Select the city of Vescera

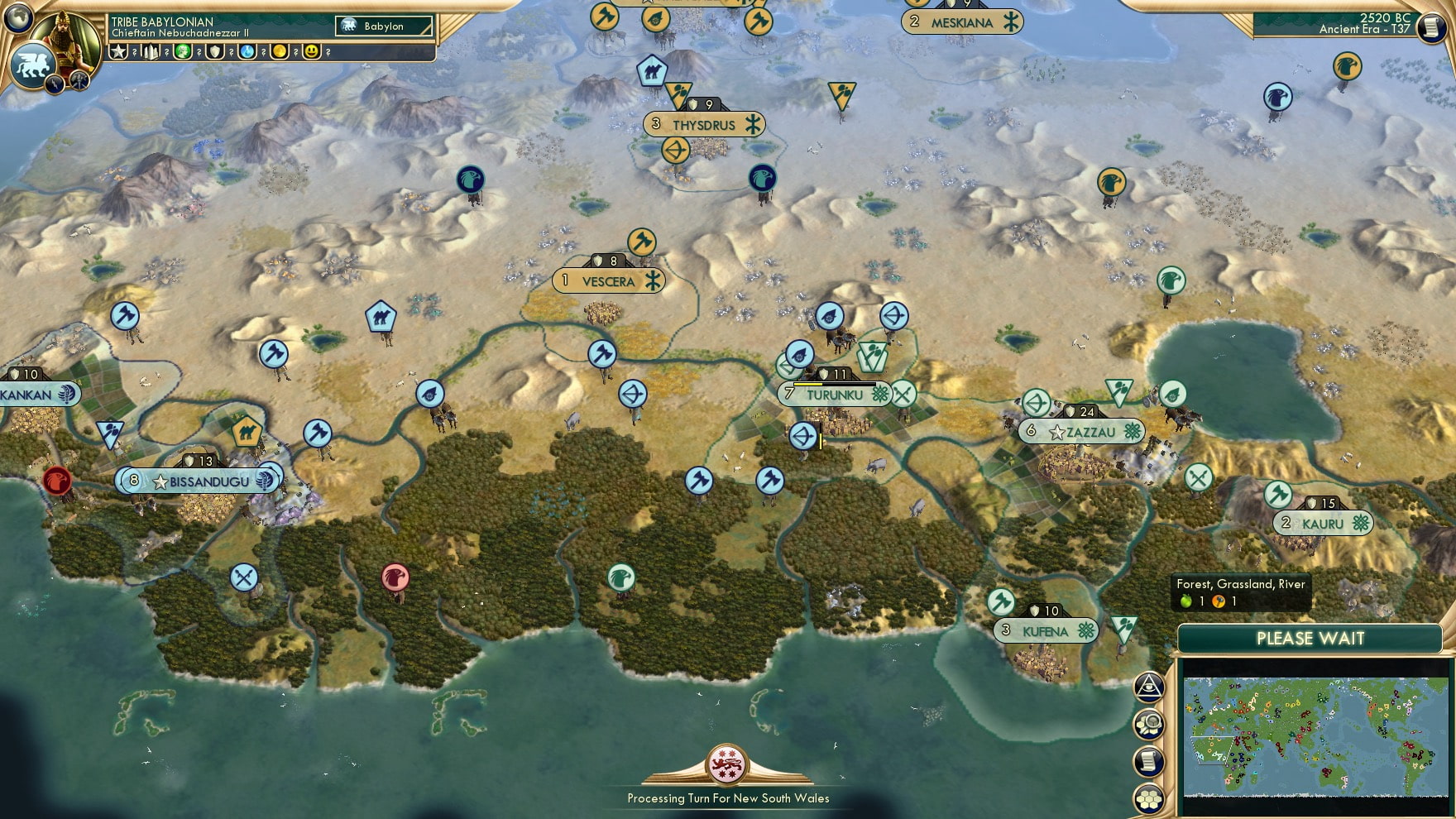coord(609,280)
